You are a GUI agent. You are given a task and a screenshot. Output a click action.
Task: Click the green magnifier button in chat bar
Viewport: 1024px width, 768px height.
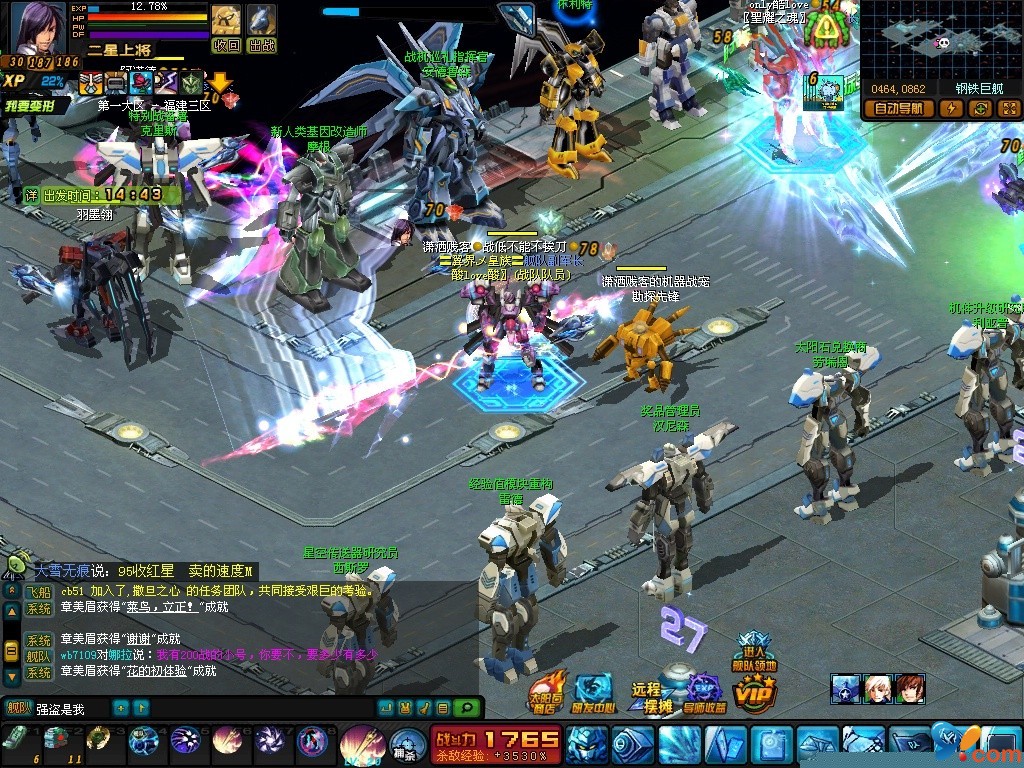(465, 708)
